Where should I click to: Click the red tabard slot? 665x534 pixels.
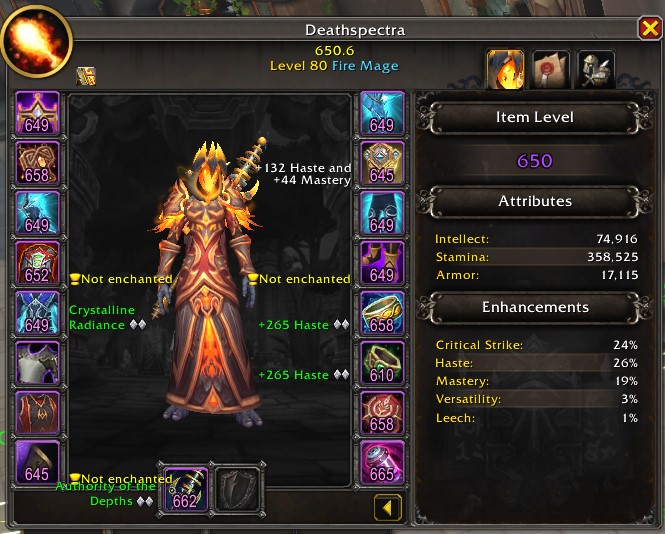[37, 411]
